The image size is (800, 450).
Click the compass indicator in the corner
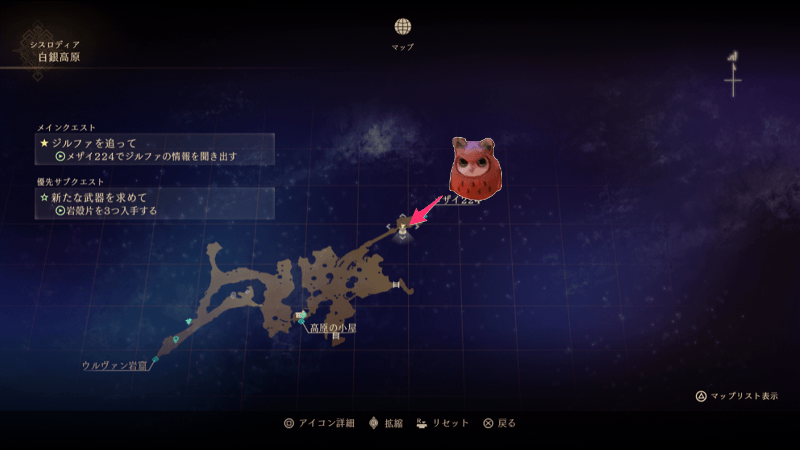733,74
